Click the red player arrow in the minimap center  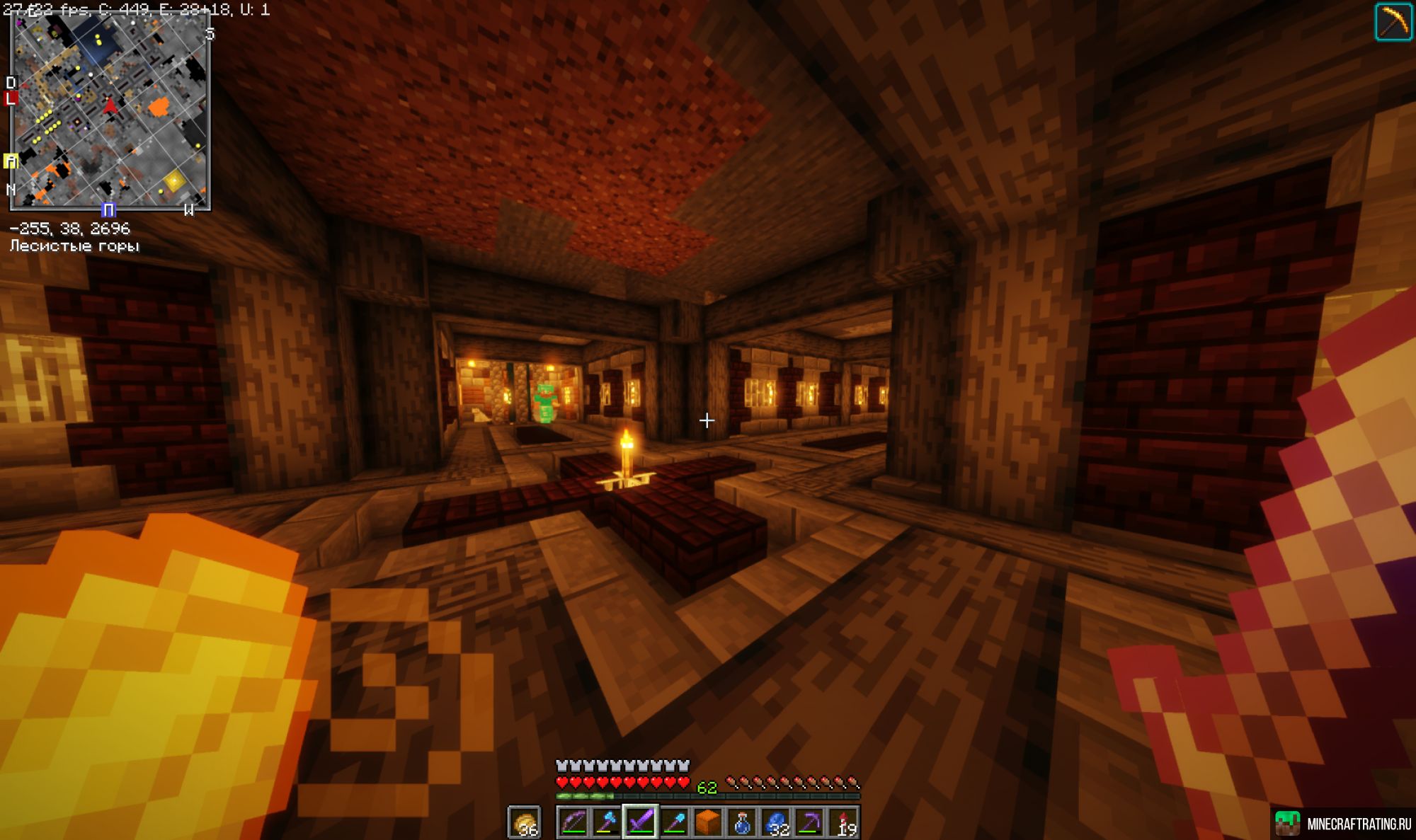tap(110, 107)
